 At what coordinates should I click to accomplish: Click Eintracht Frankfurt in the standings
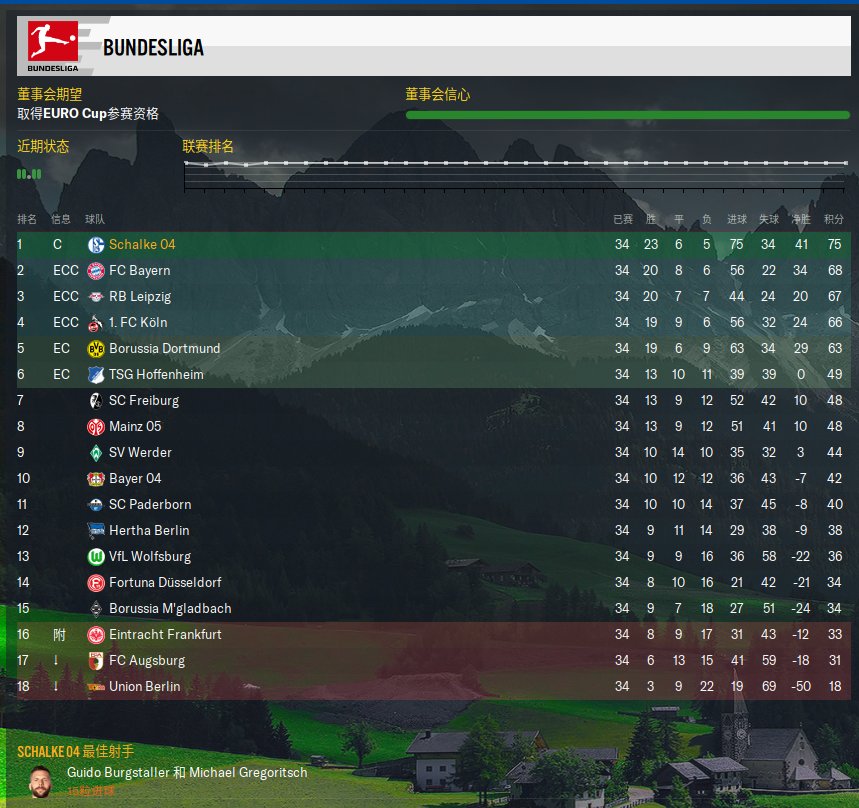pos(165,635)
